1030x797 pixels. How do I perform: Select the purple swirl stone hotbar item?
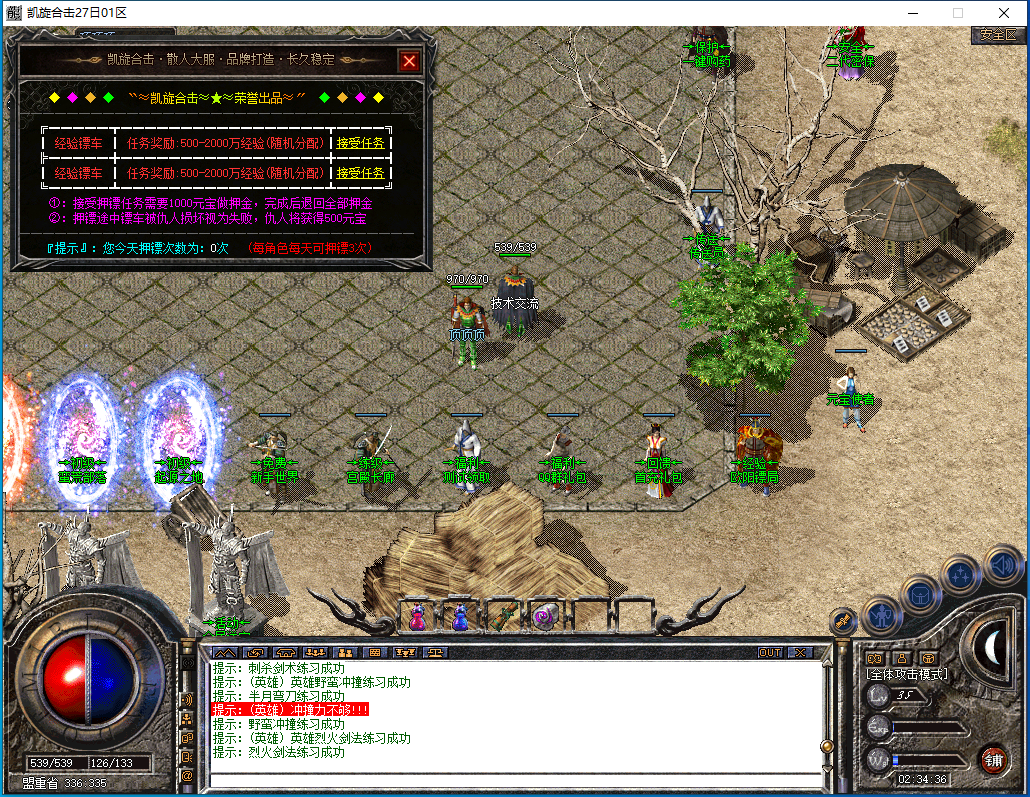[547, 617]
